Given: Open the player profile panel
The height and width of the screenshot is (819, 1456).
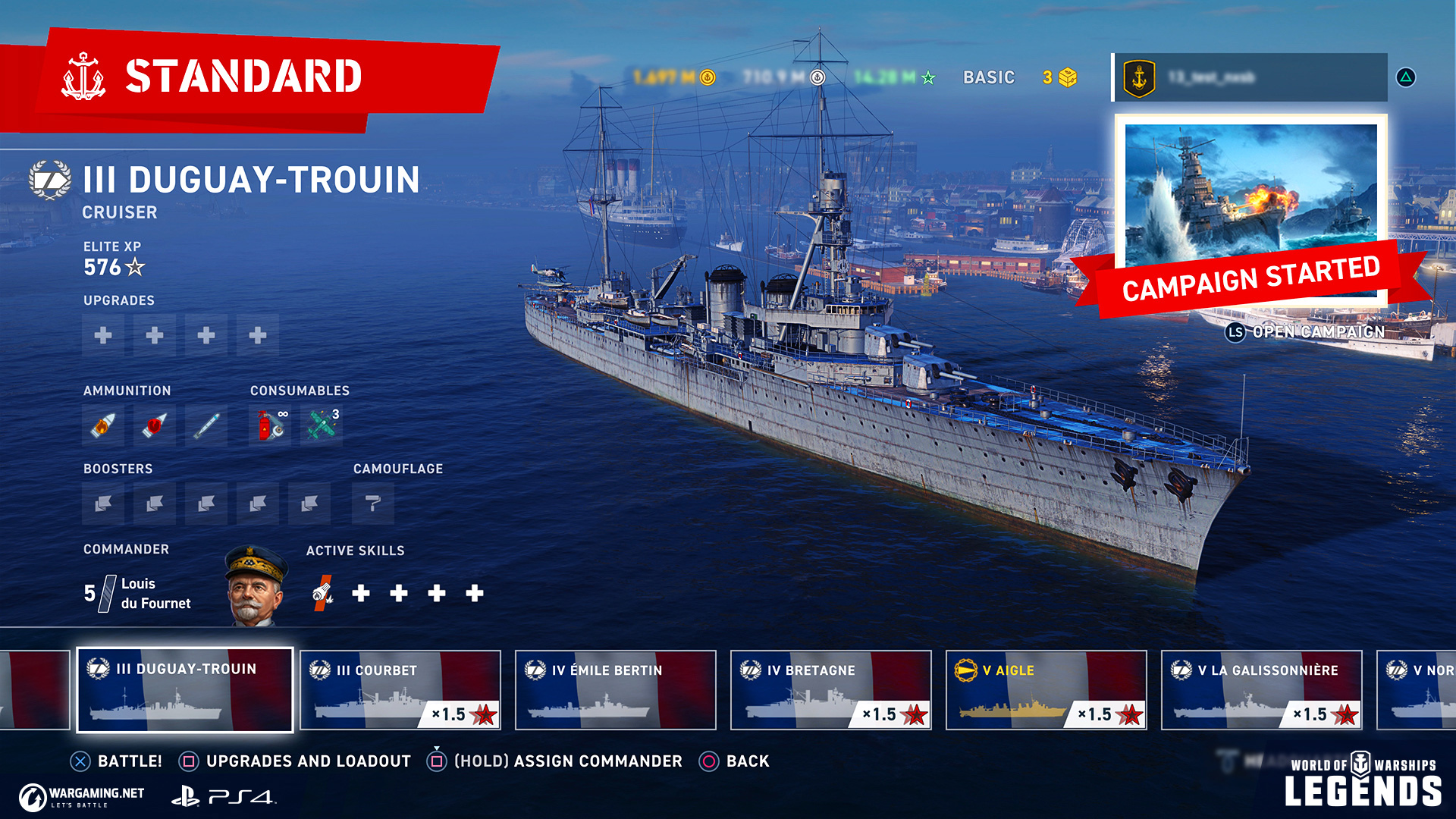Looking at the screenshot, I should 1250,77.
